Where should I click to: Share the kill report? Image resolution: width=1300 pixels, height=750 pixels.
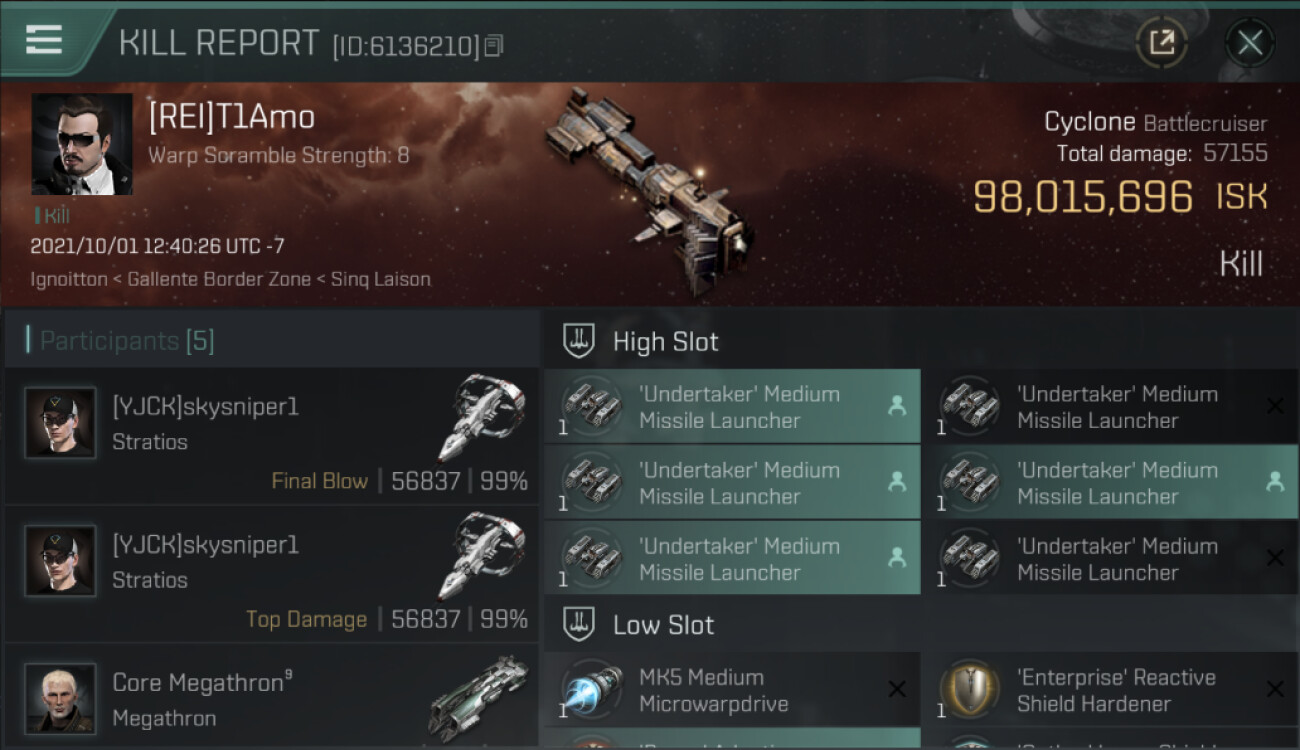coord(1162,43)
